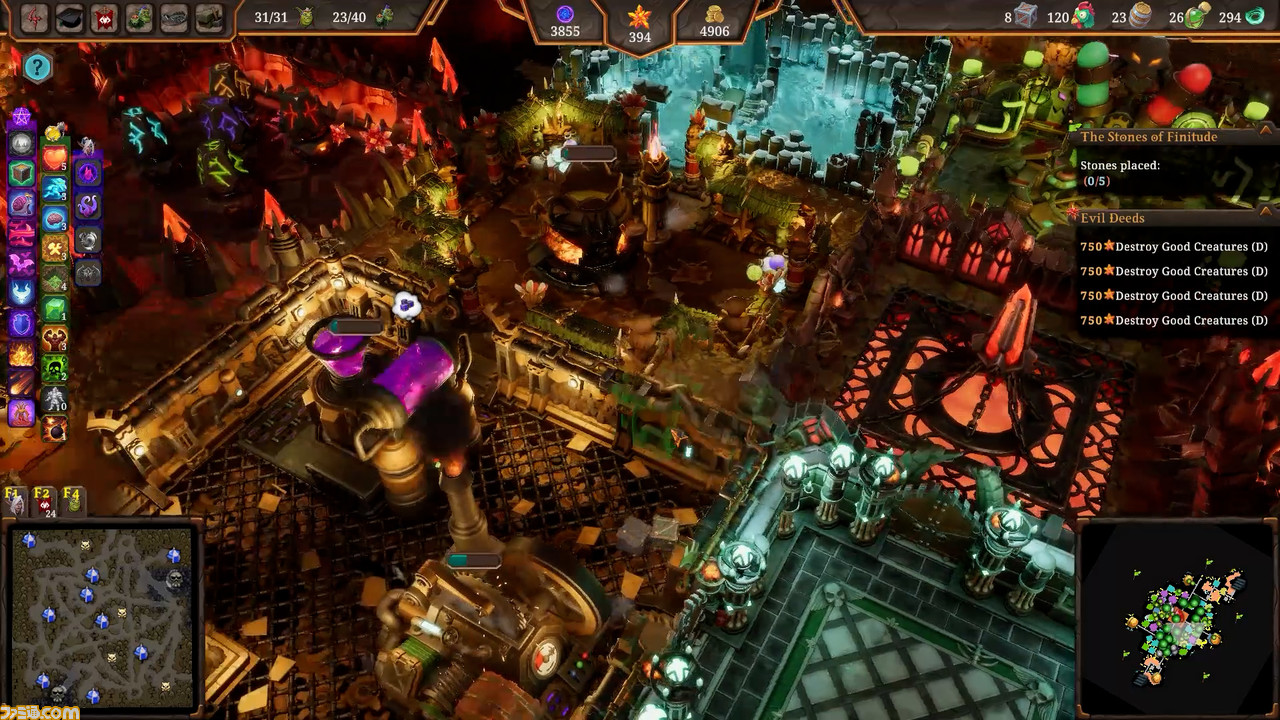Click the overworld minimap at bottom right
This screenshot has width=1280, height=720.
coord(1178,618)
